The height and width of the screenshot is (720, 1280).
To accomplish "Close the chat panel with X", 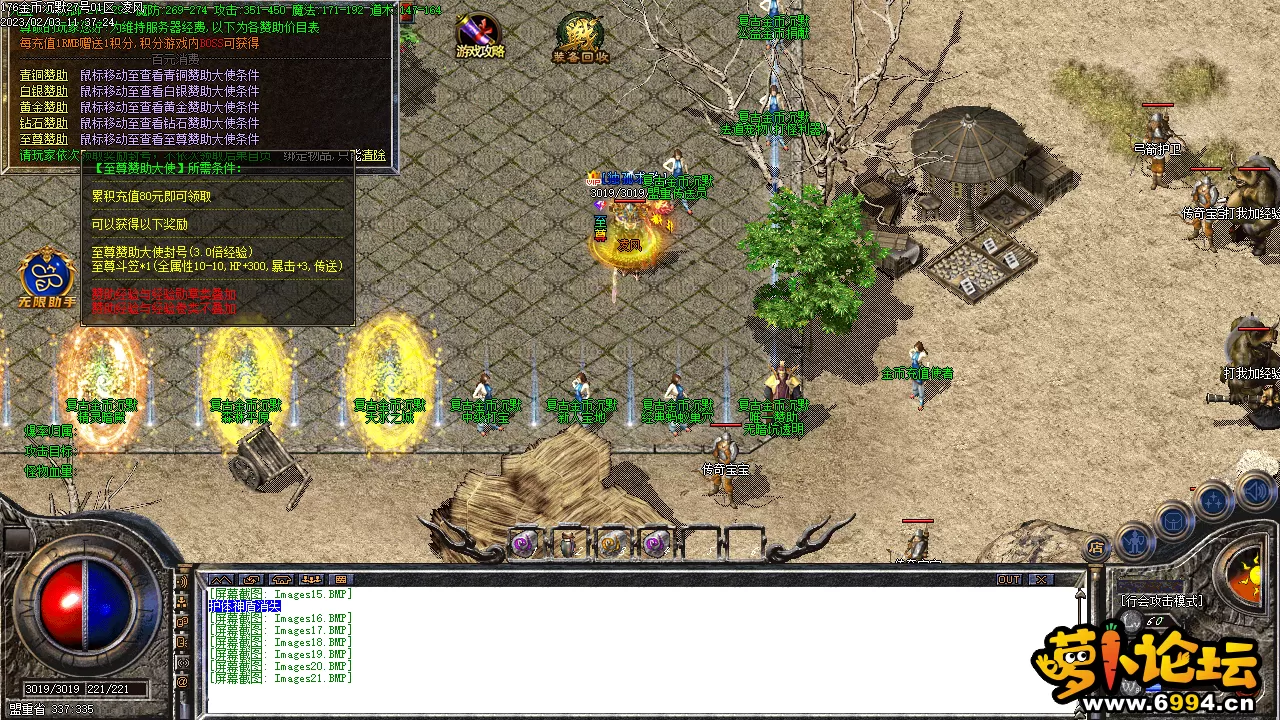I will 1041,580.
